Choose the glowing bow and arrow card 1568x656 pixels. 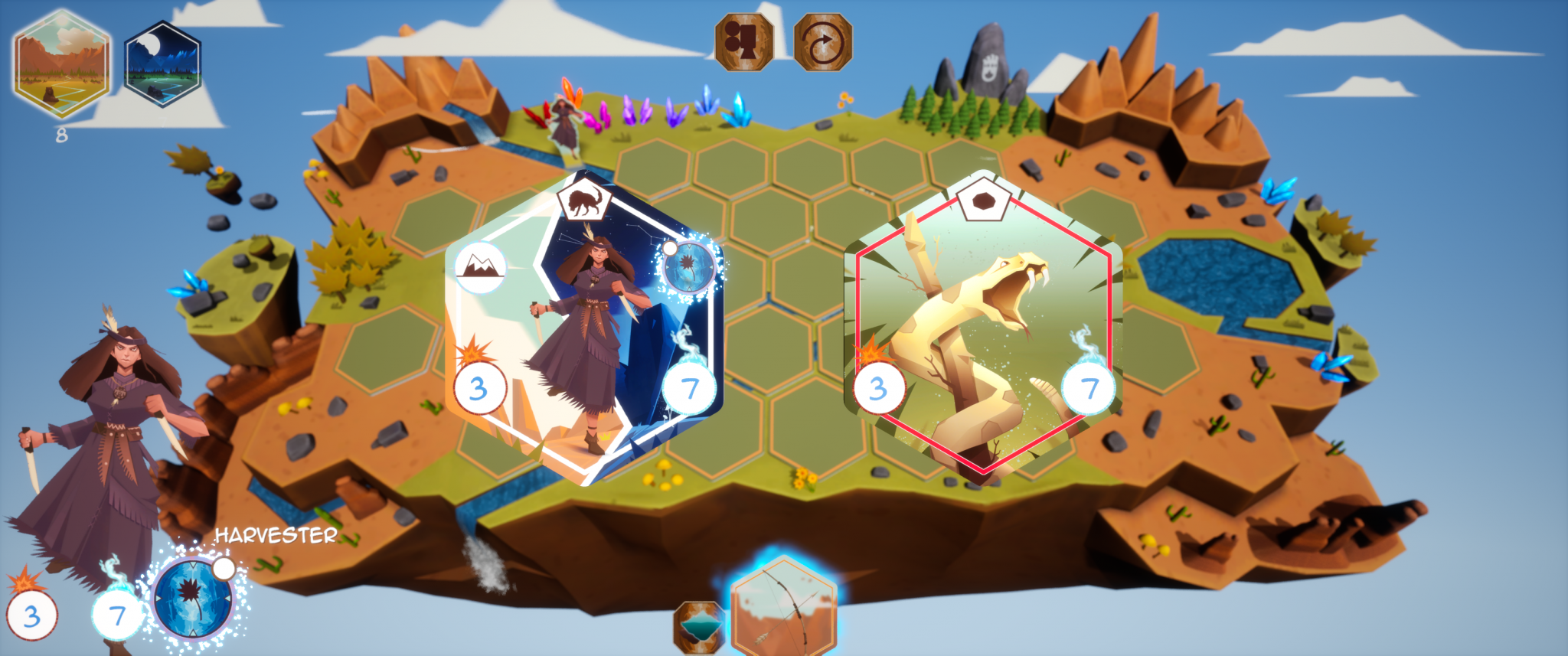point(782,610)
